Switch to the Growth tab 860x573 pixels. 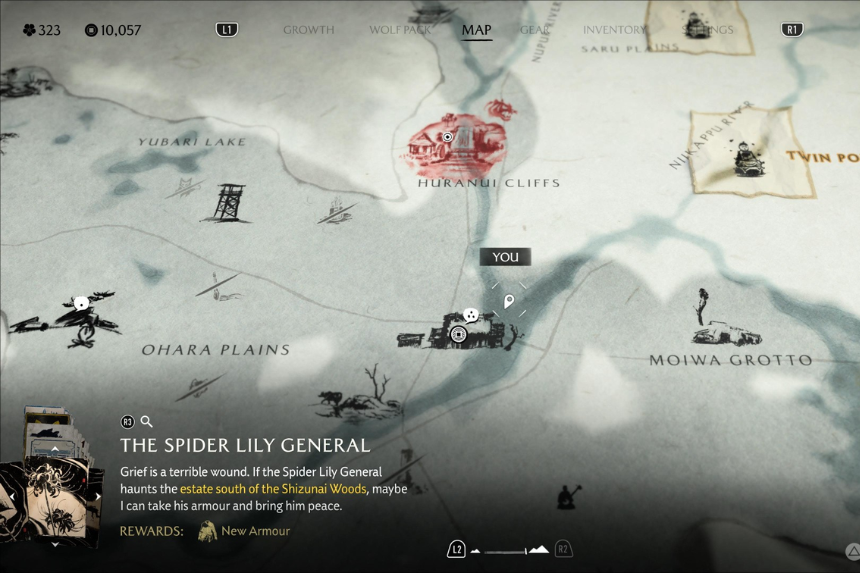tap(308, 30)
